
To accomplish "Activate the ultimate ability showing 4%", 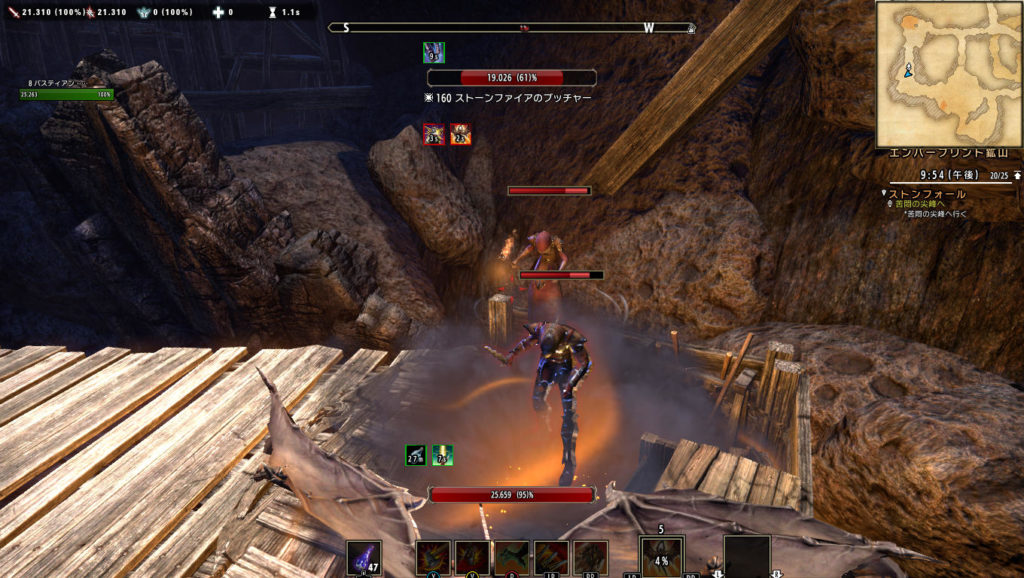I will point(662,557).
